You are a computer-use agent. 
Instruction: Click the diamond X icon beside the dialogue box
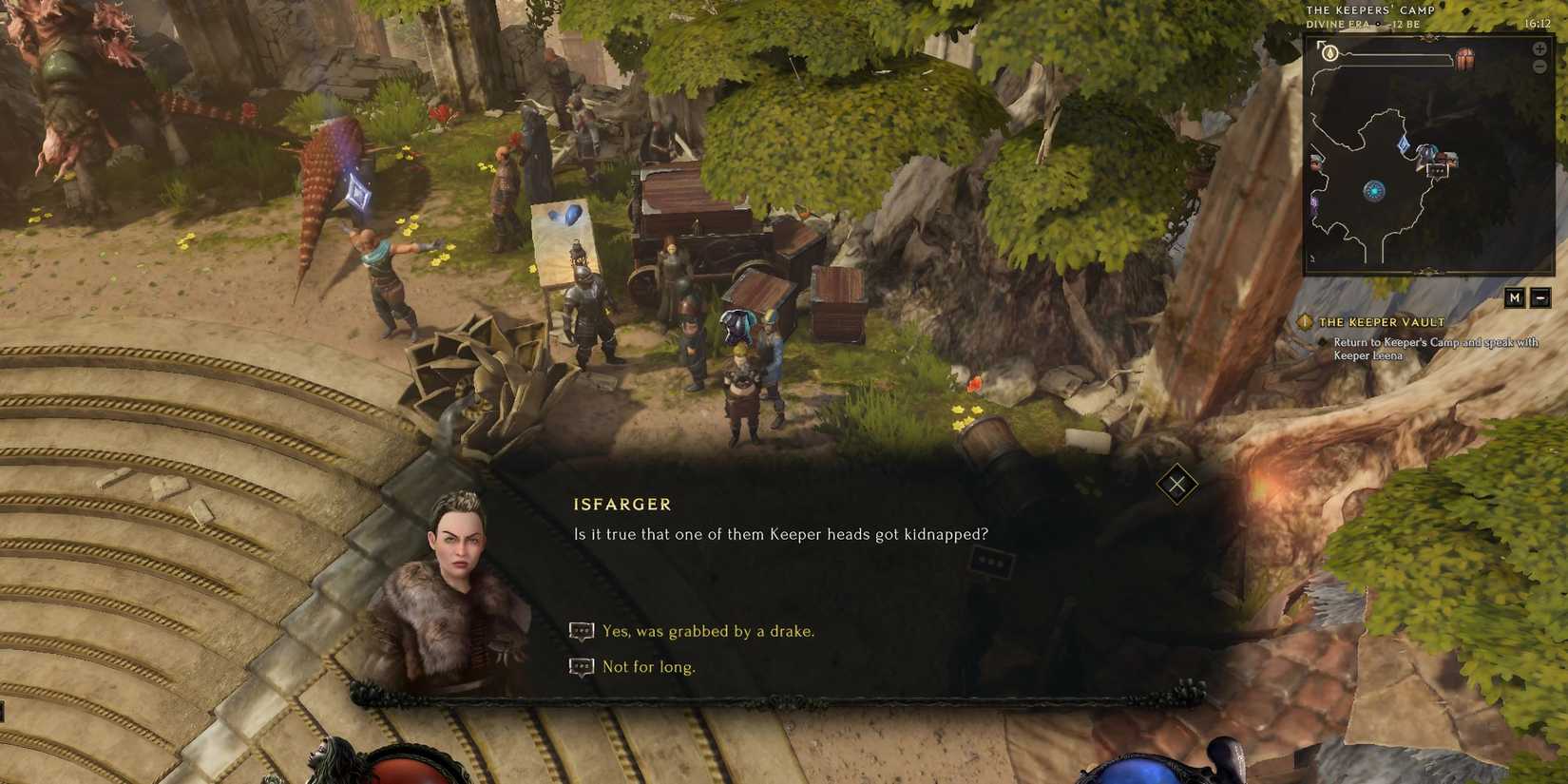1177,485
